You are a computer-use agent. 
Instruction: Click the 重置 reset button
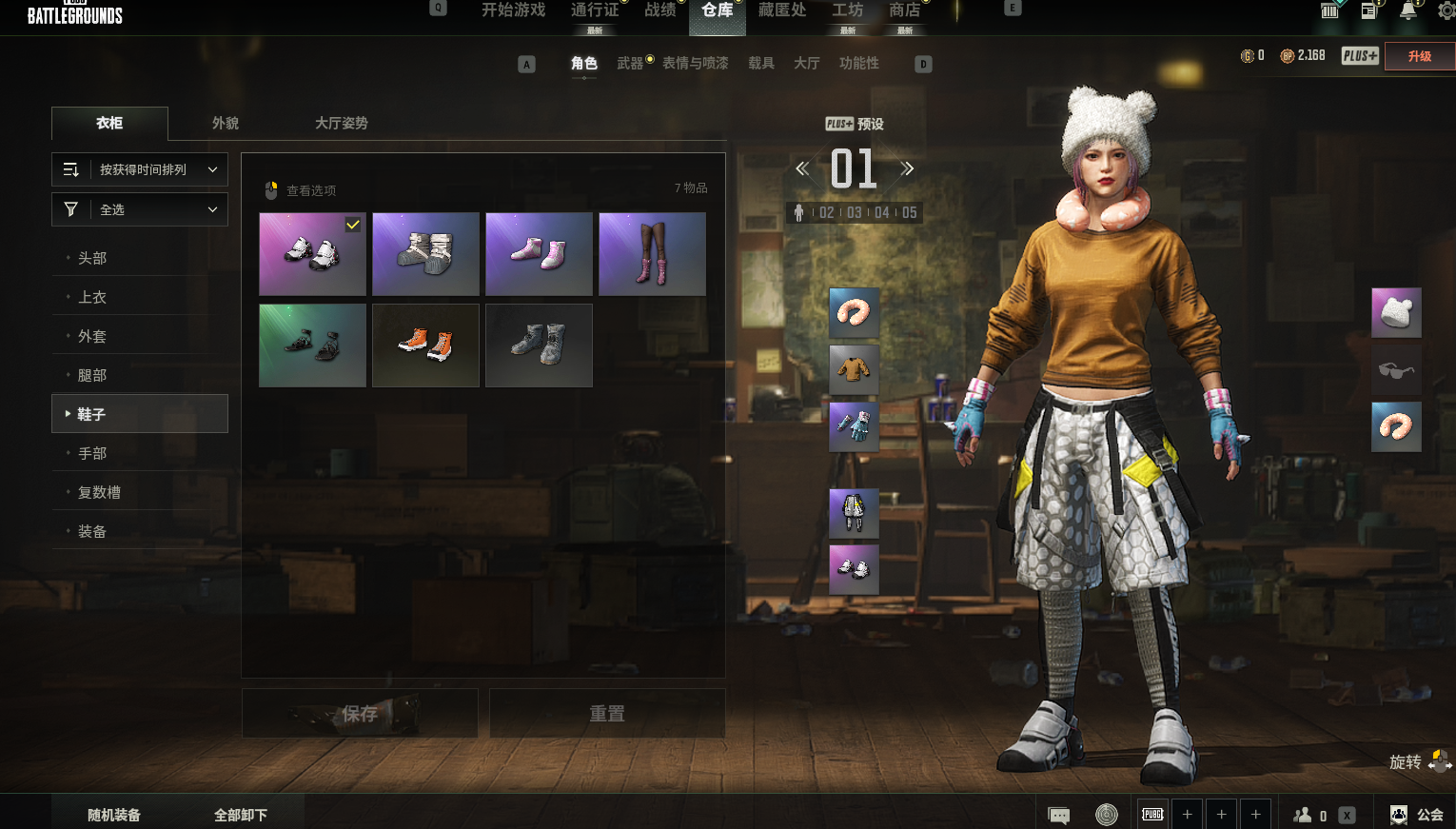click(x=607, y=714)
